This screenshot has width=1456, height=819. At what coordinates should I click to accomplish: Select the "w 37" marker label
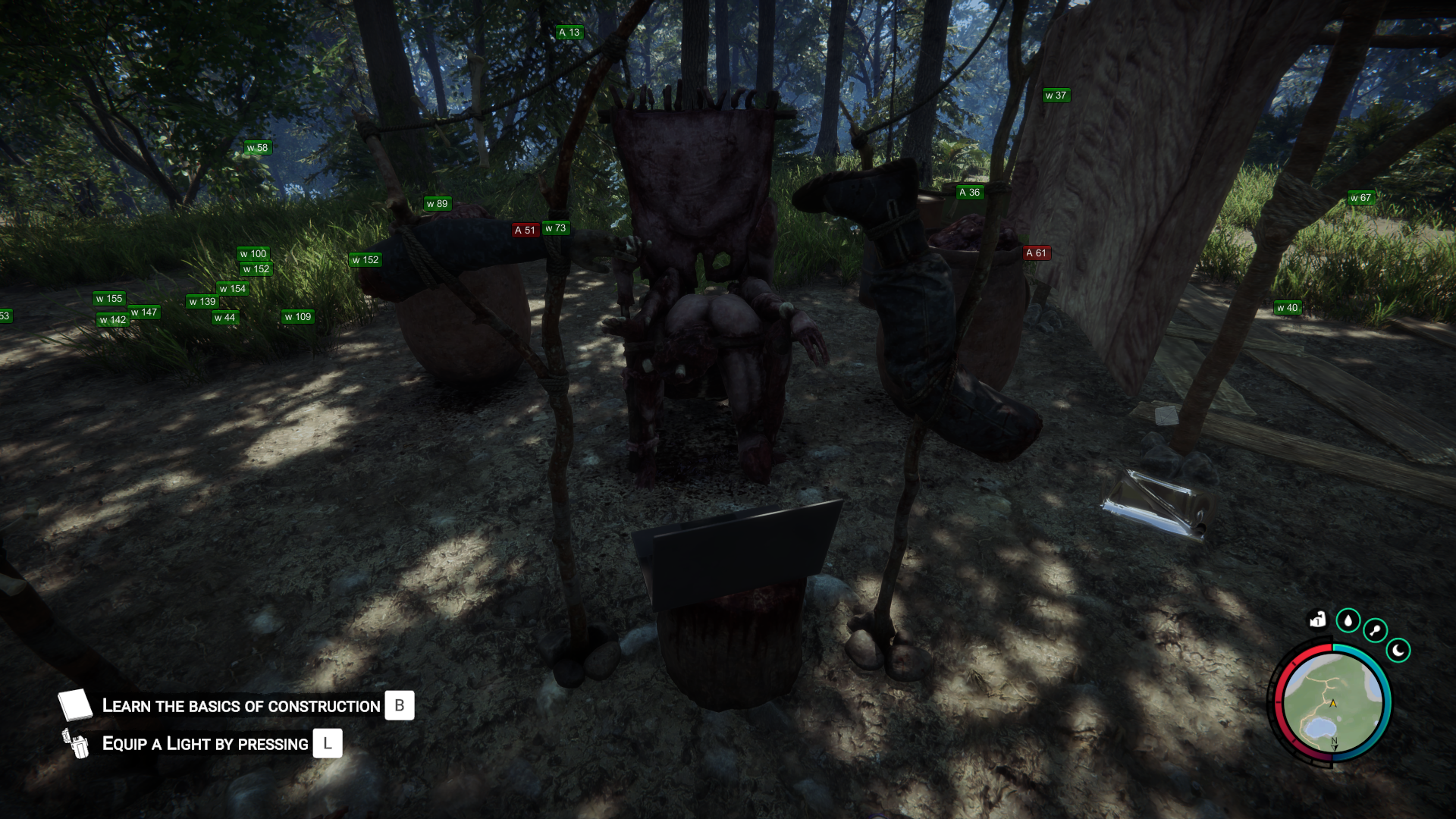[x=1056, y=96]
